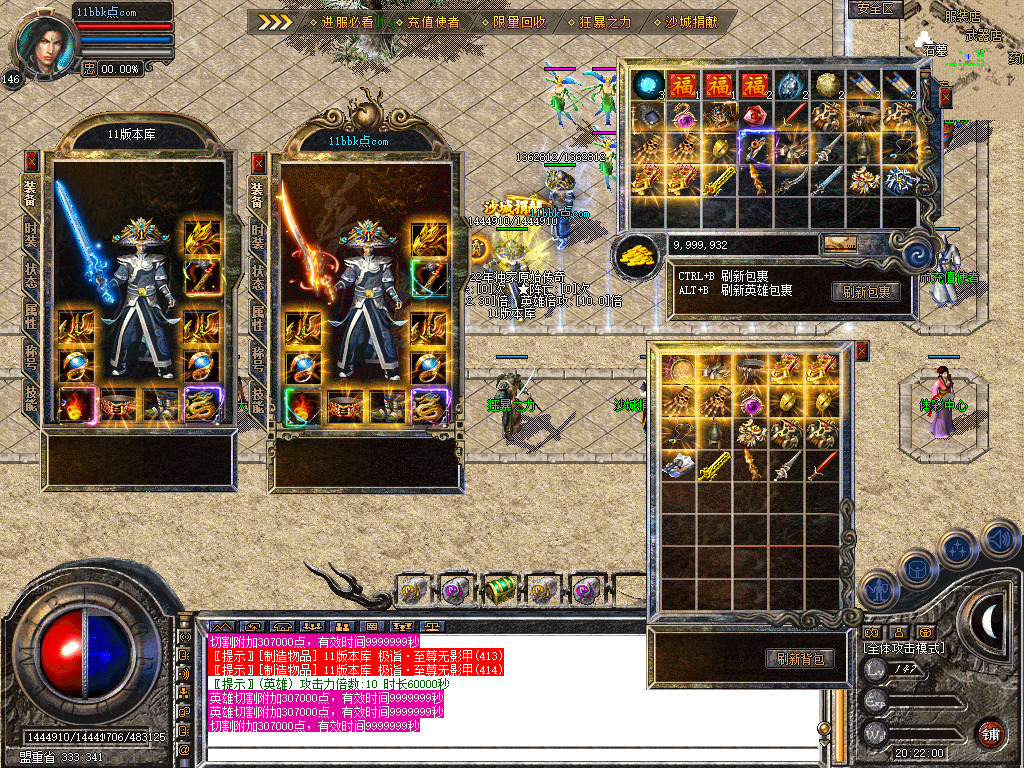Open 技能 tab on the left character panel
Screen dimensions: 1024x768
[31, 396]
